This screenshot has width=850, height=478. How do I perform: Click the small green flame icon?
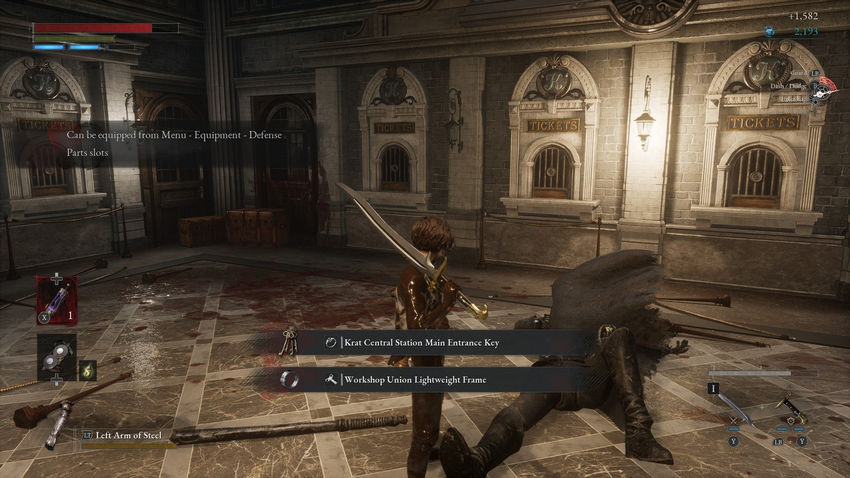[88, 369]
